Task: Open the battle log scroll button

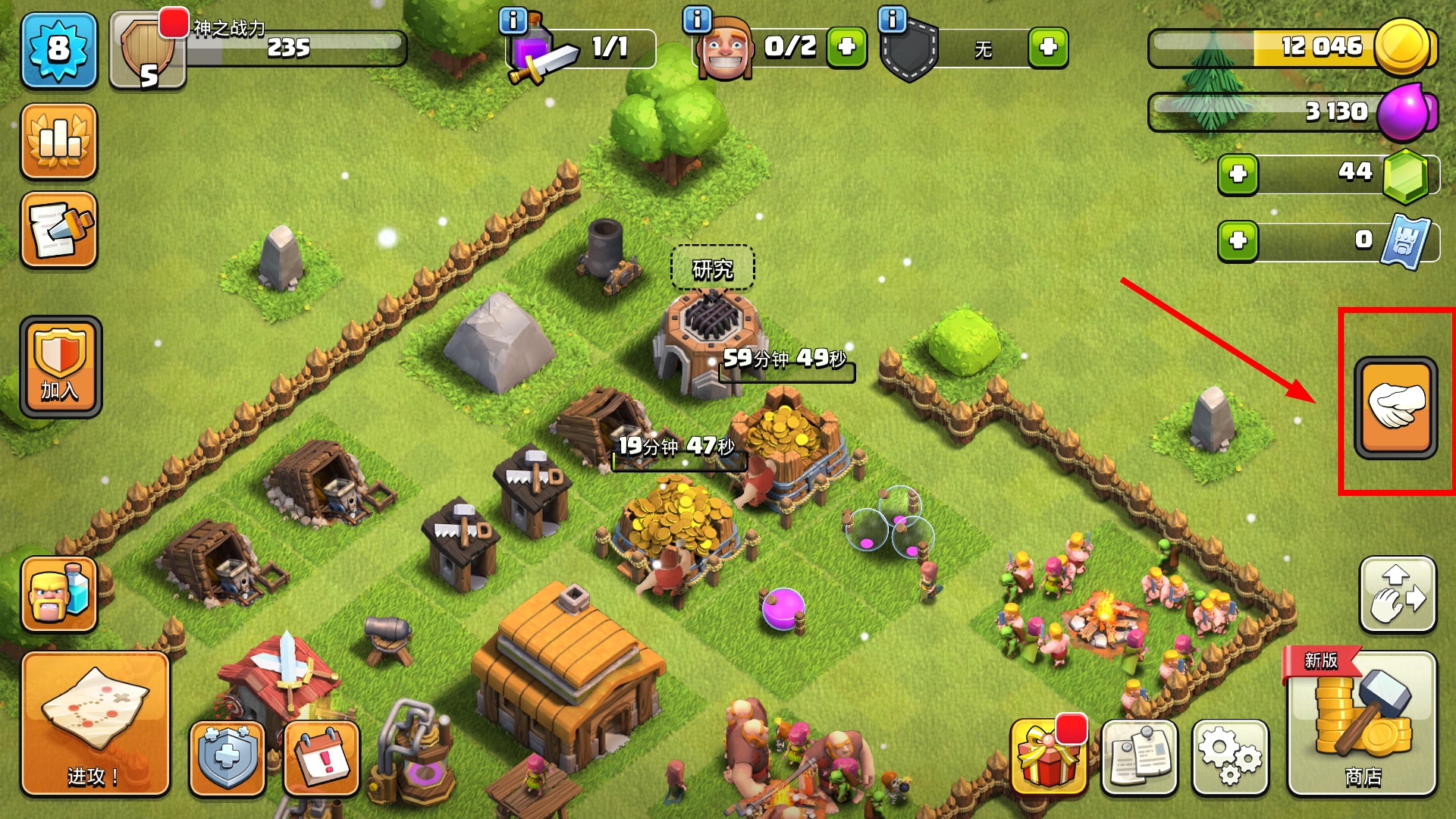Action: 59,230
